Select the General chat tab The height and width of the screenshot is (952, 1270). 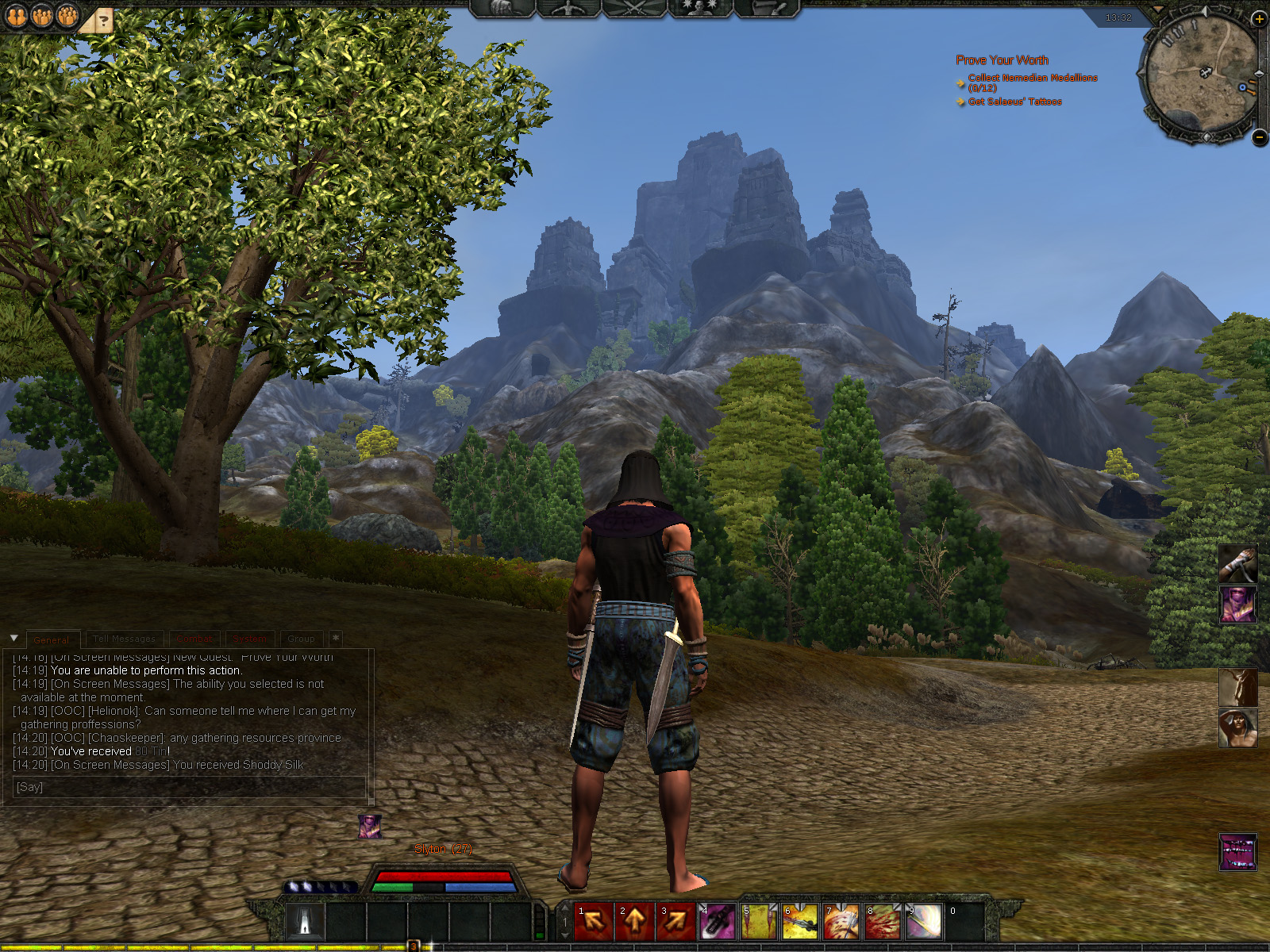pyautogui.click(x=51, y=639)
